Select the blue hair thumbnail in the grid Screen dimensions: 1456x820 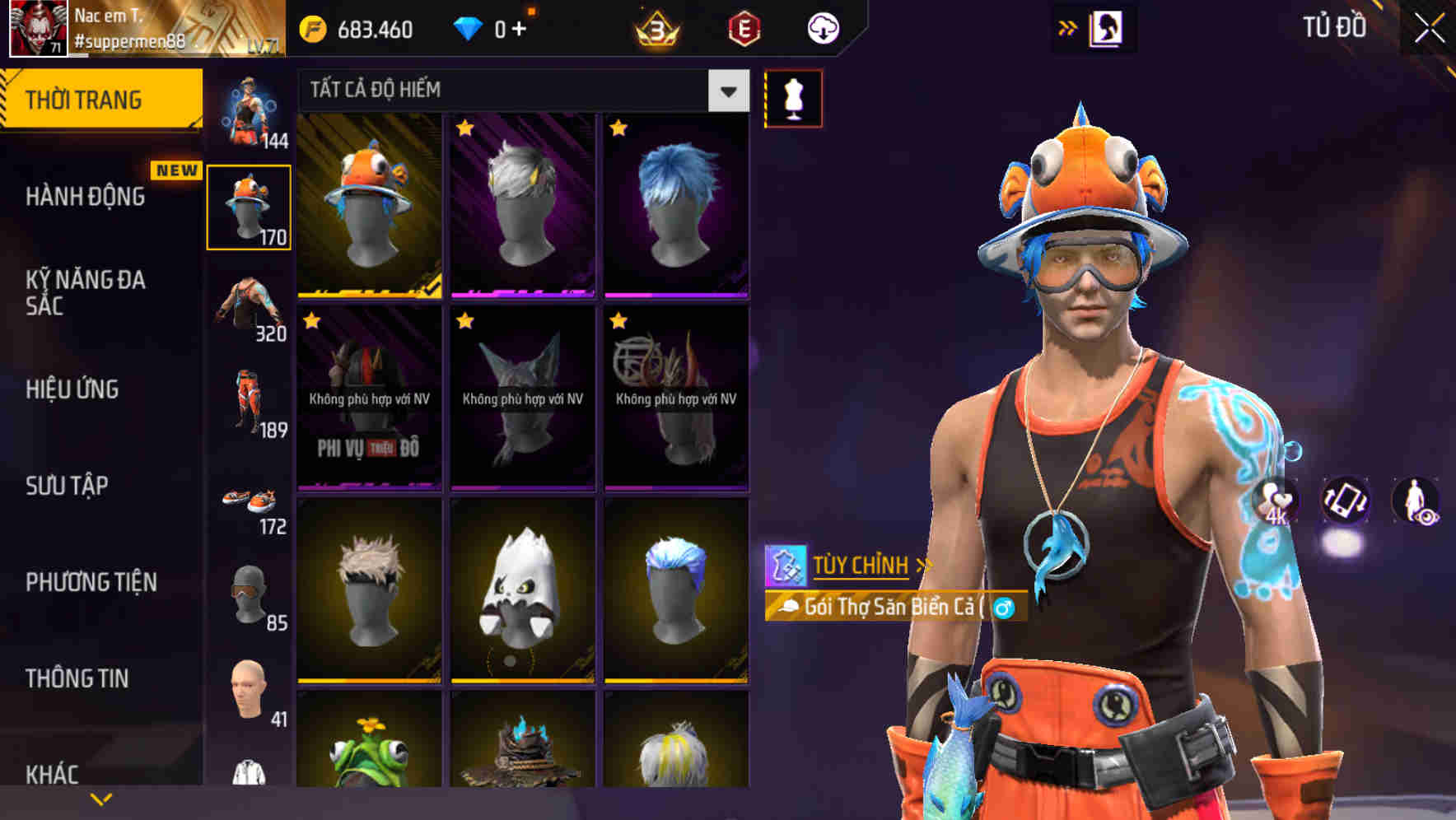pos(675,204)
